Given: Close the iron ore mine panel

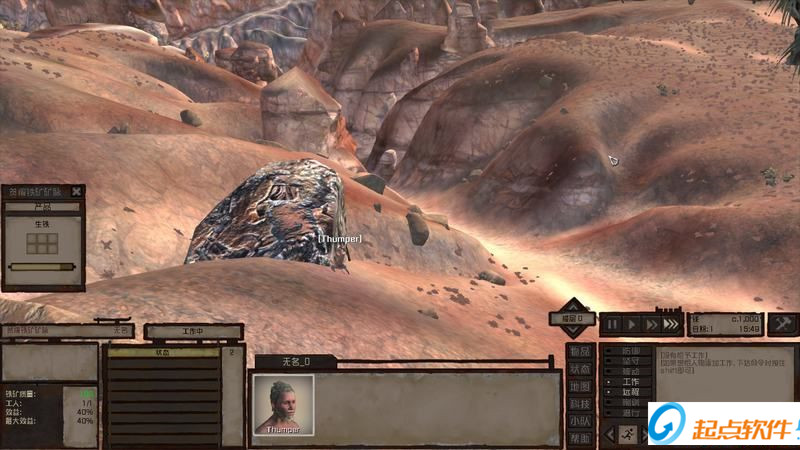Looking at the screenshot, I should tap(77, 191).
